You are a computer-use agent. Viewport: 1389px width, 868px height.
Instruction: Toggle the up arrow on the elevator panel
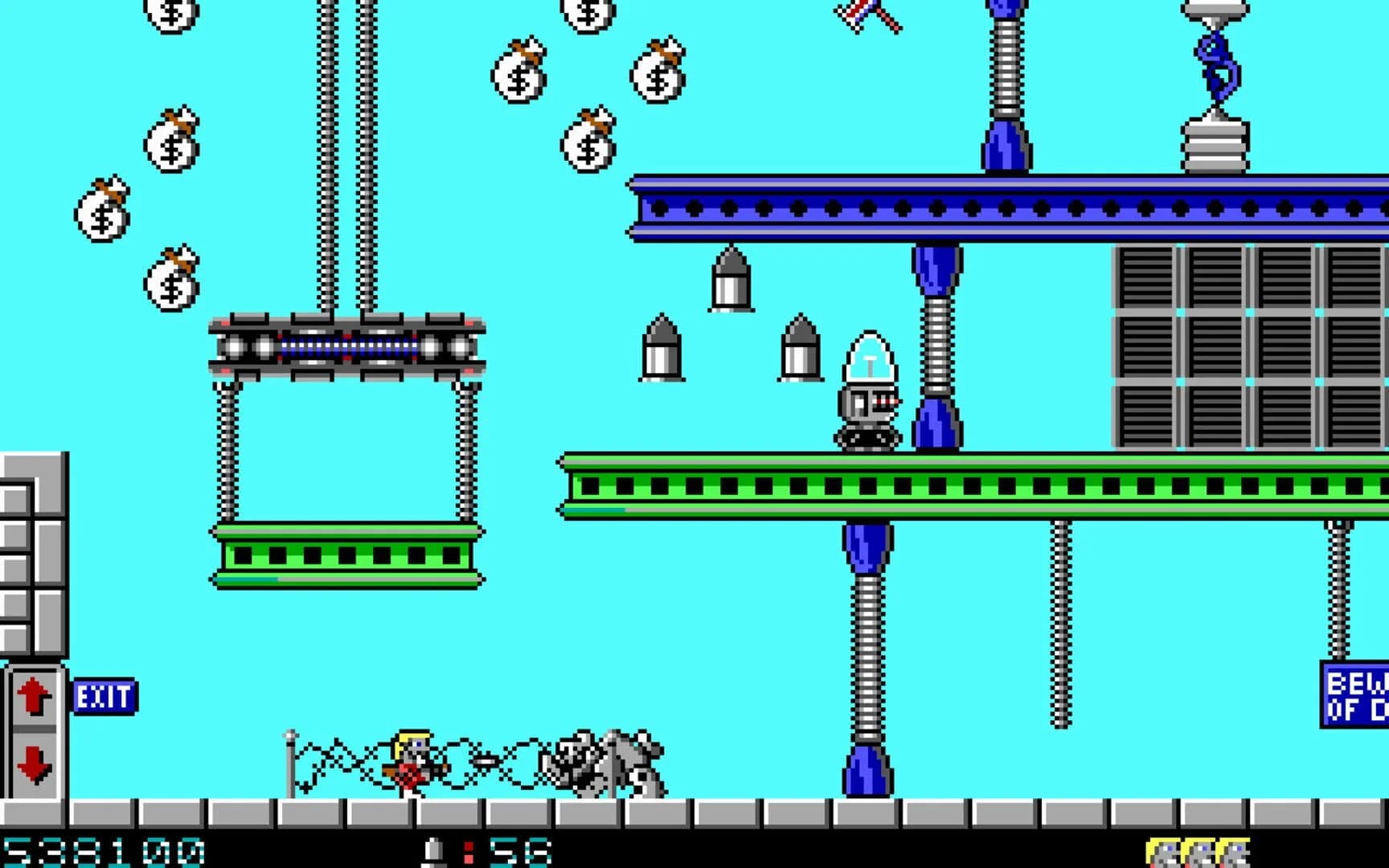[x=32, y=693]
